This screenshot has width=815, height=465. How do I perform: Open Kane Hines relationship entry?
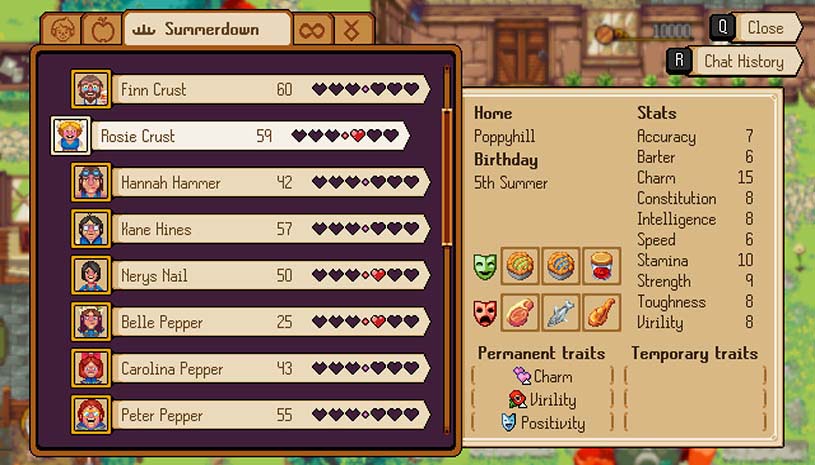pos(250,229)
